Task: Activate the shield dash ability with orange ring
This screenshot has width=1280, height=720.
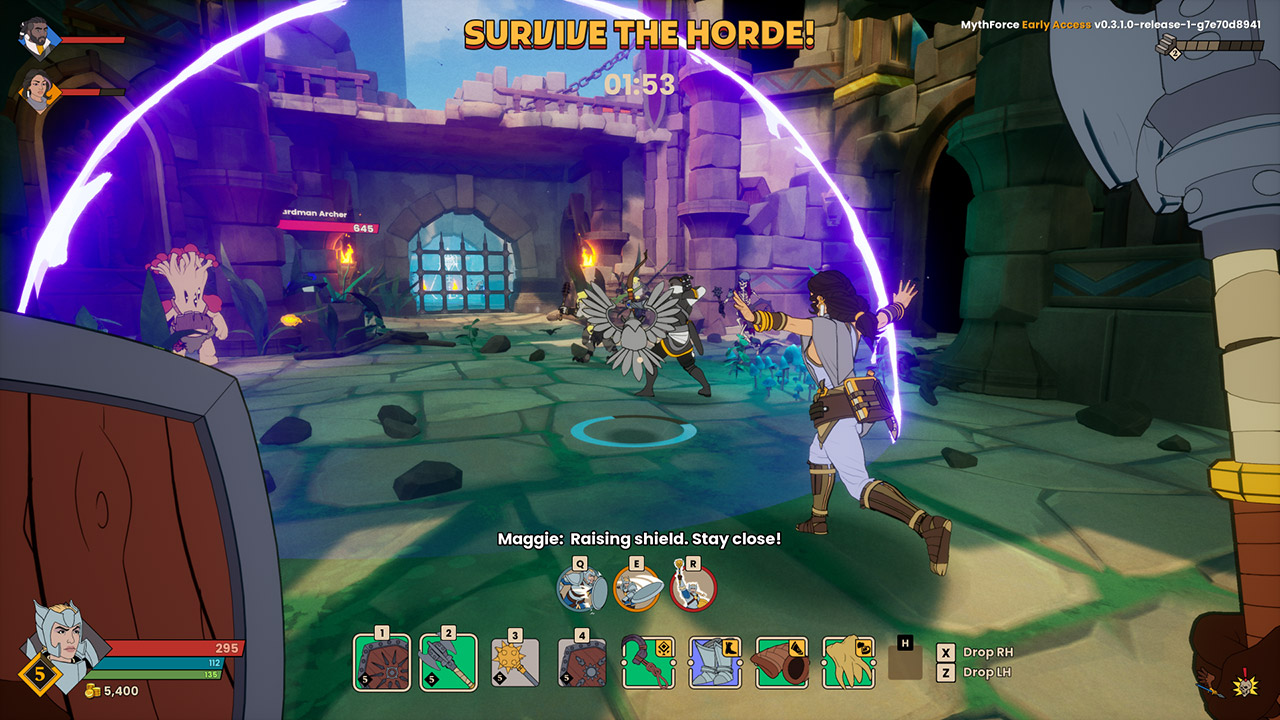Action: pyautogui.click(x=637, y=588)
